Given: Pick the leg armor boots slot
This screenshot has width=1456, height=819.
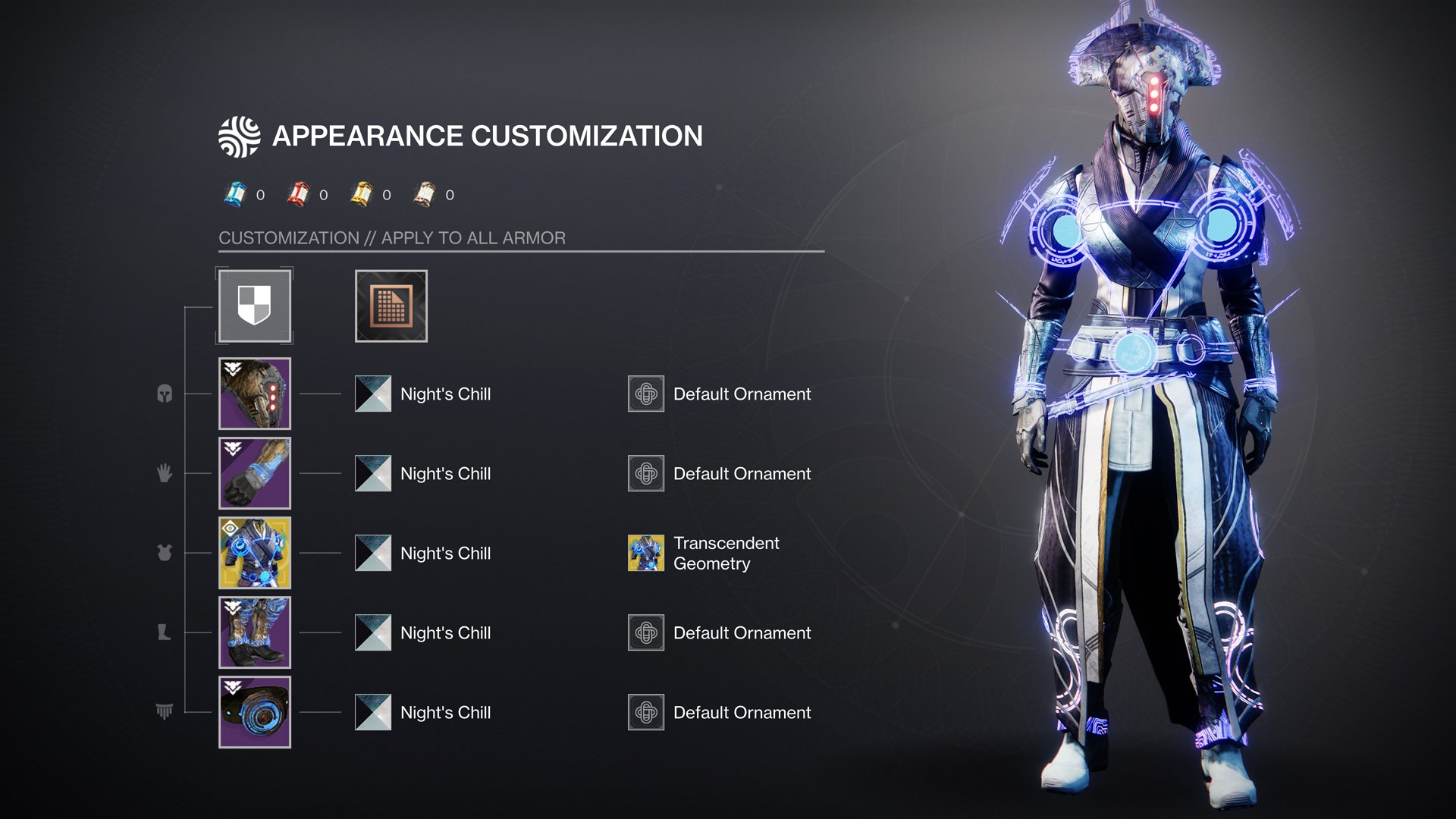Looking at the screenshot, I should coord(254,632).
